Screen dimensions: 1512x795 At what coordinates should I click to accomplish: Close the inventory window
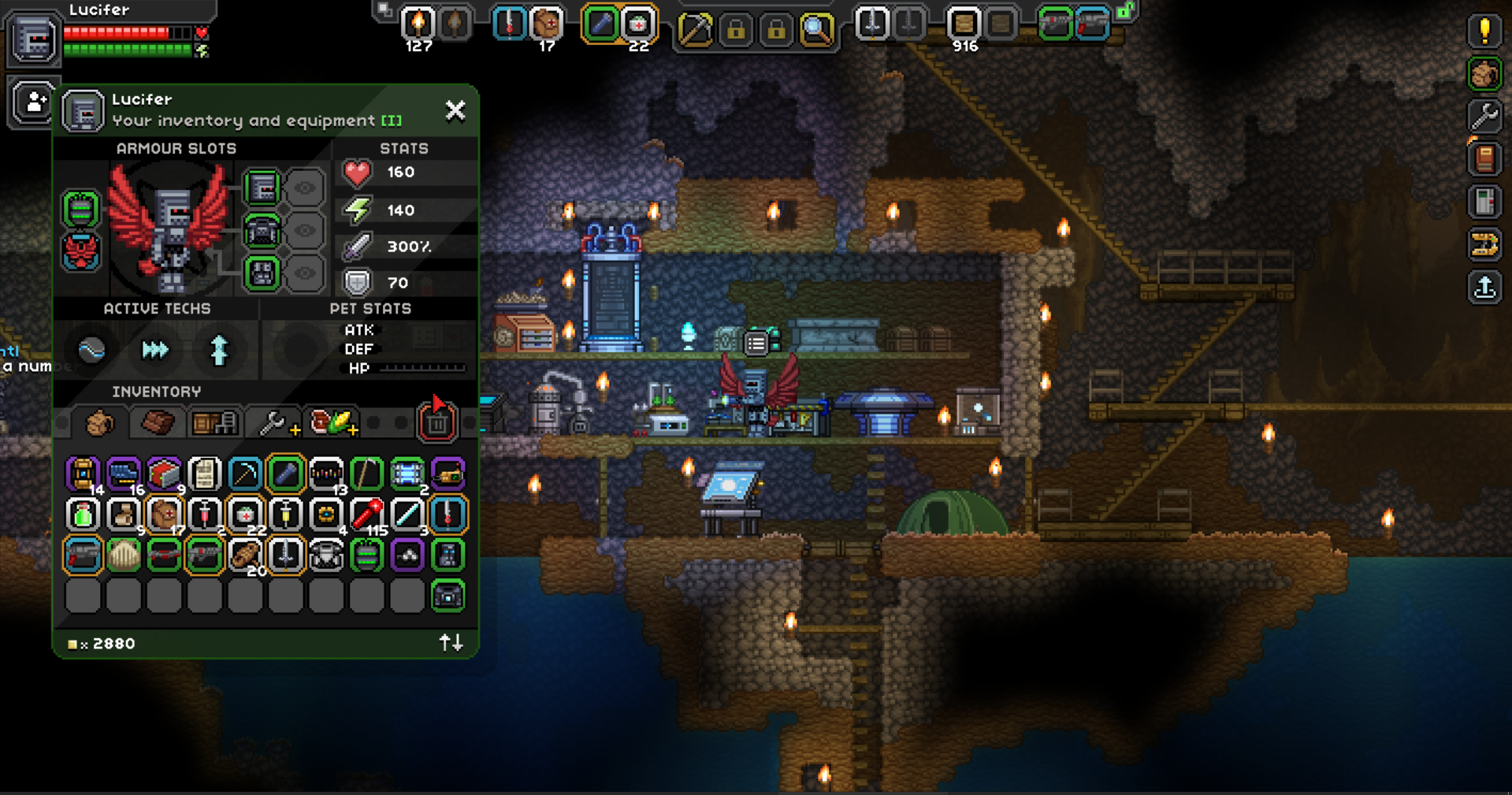click(455, 110)
